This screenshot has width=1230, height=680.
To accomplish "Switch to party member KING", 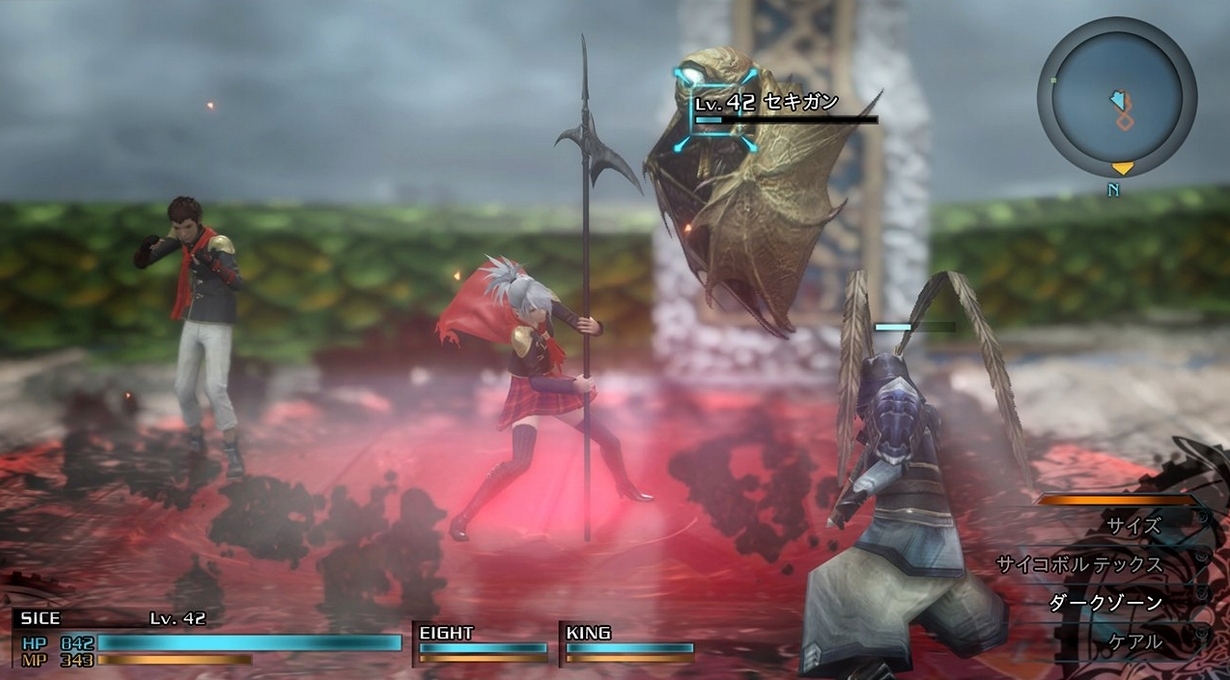I will point(629,644).
